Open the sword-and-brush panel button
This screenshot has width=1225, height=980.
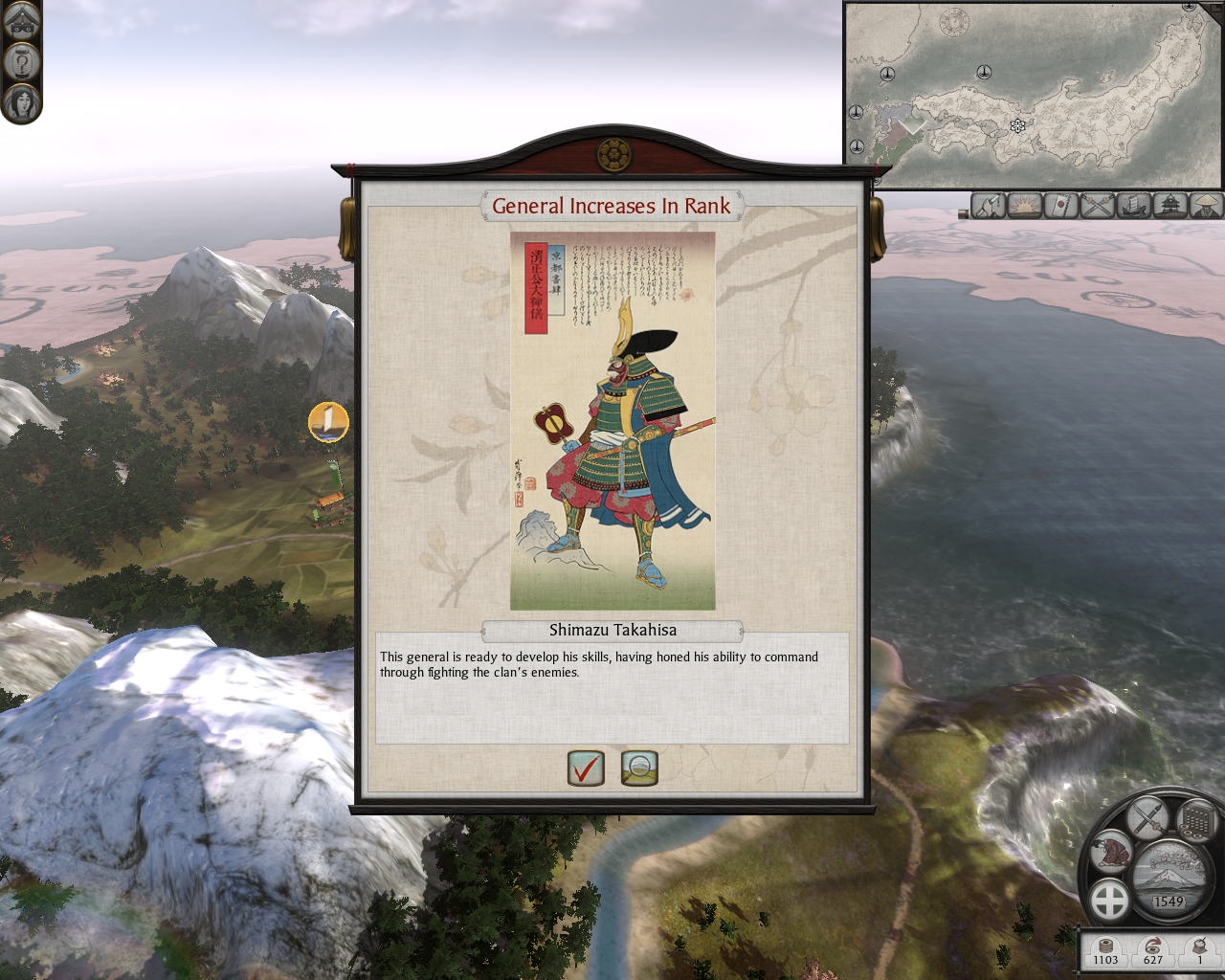pos(1147,818)
